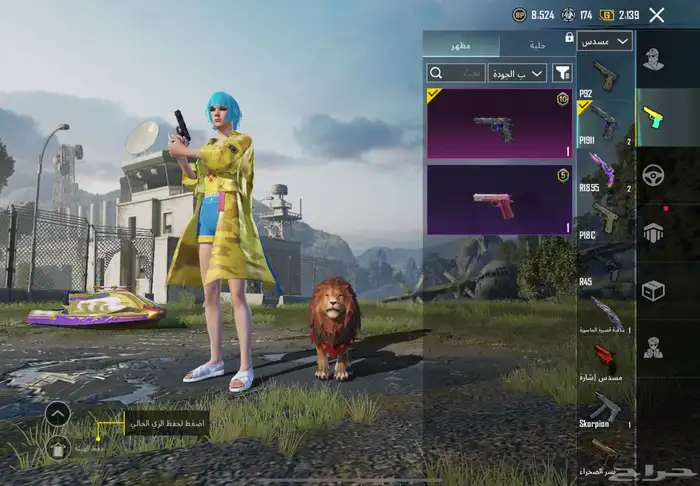Expand the up-arrow button near outfit save
700x486 pixels.
(x=58, y=413)
